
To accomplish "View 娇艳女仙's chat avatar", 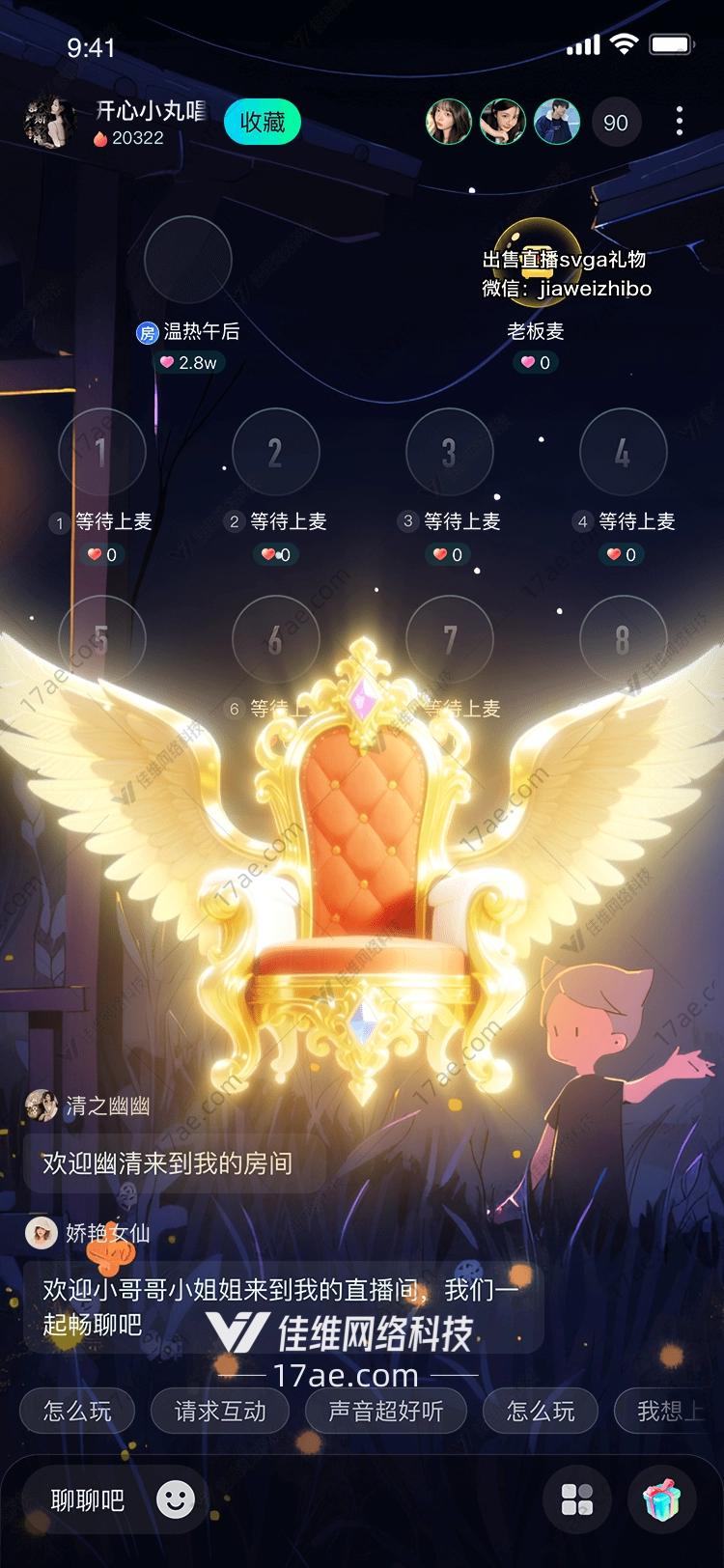I will pyautogui.click(x=42, y=1232).
